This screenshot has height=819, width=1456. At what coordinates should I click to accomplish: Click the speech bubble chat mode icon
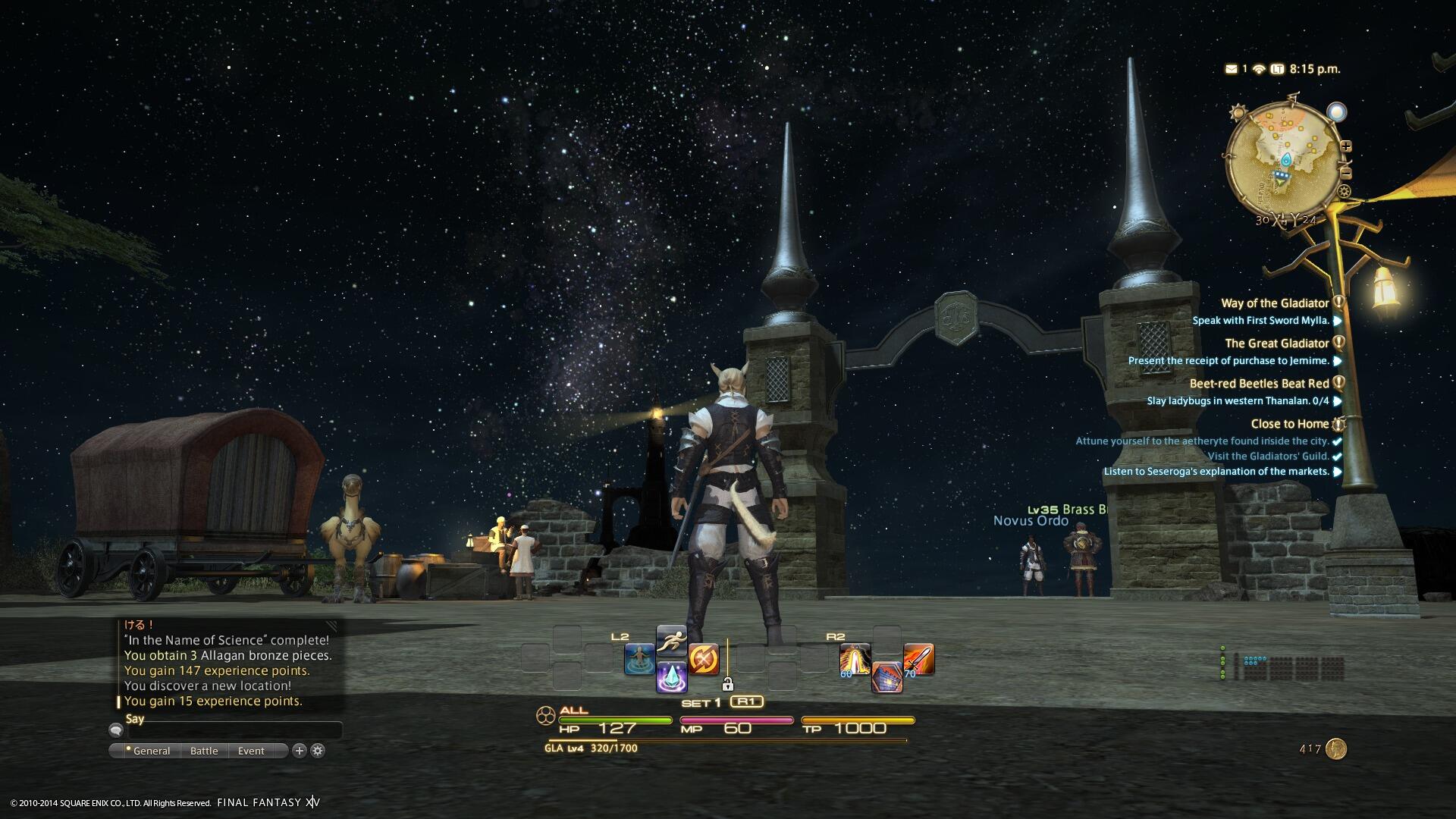point(116,730)
